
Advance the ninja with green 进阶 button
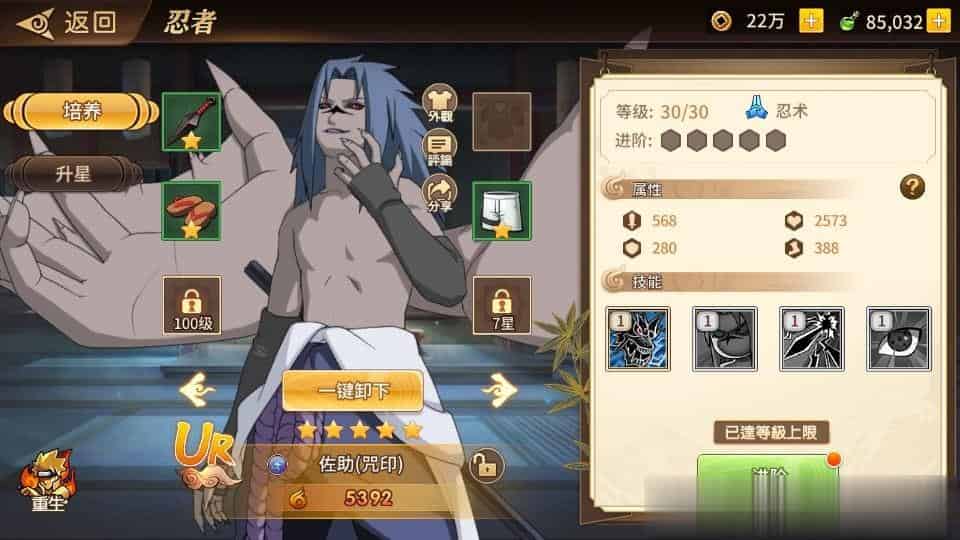click(x=767, y=480)
